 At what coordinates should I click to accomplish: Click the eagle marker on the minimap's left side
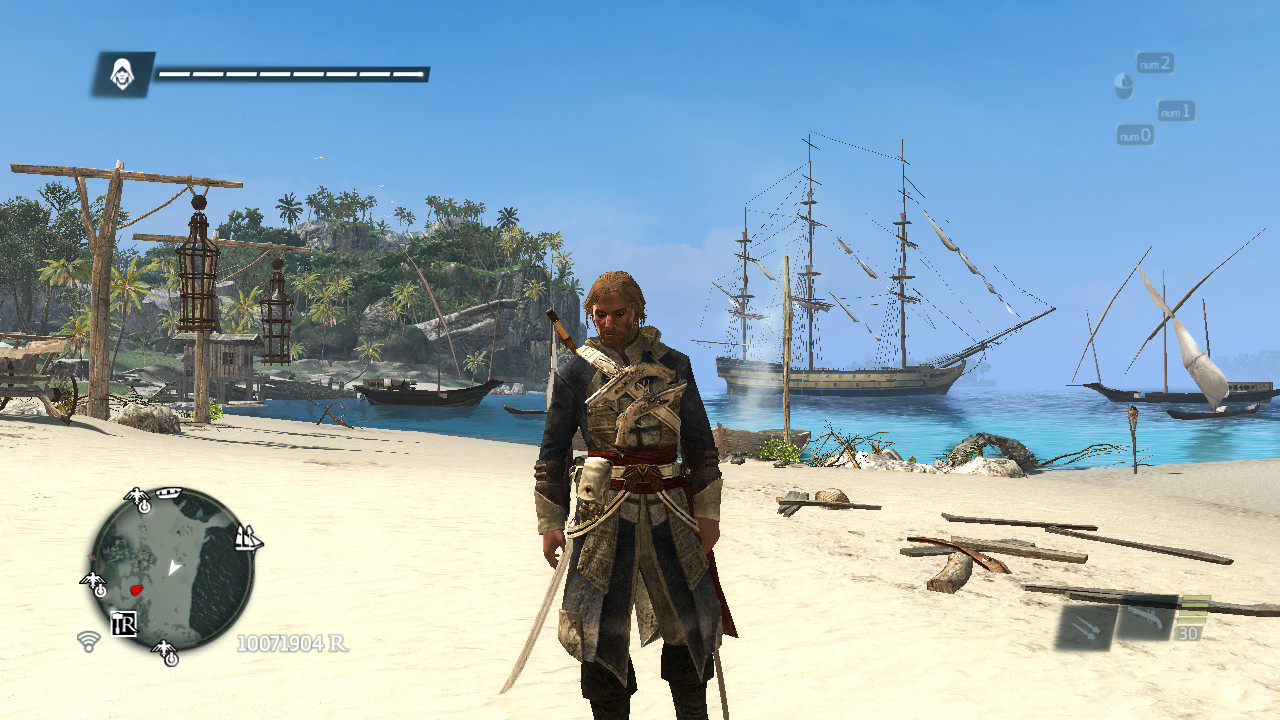click(94, 582)
